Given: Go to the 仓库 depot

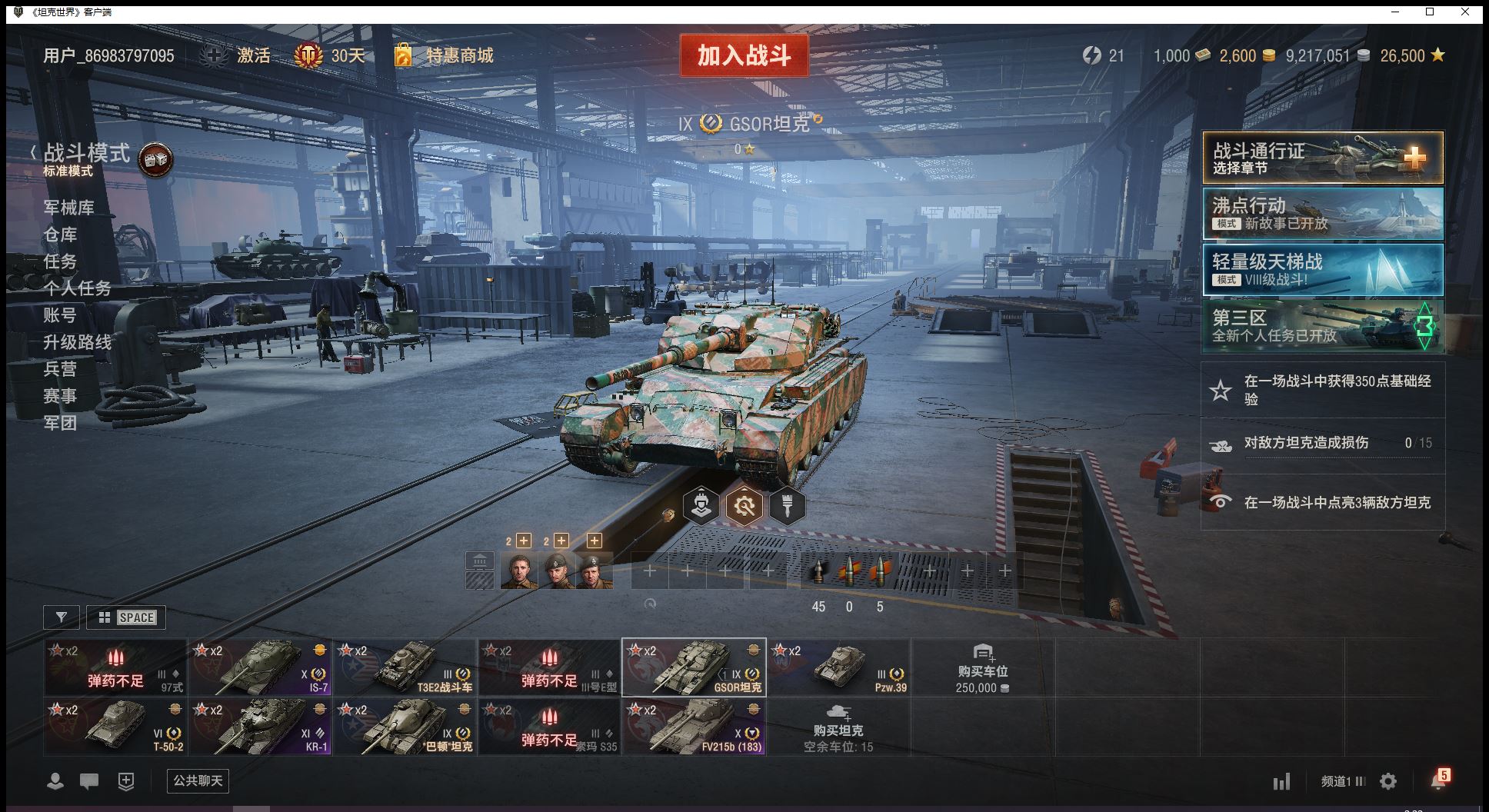Looking at the screenshot, I should click(60, 235).
